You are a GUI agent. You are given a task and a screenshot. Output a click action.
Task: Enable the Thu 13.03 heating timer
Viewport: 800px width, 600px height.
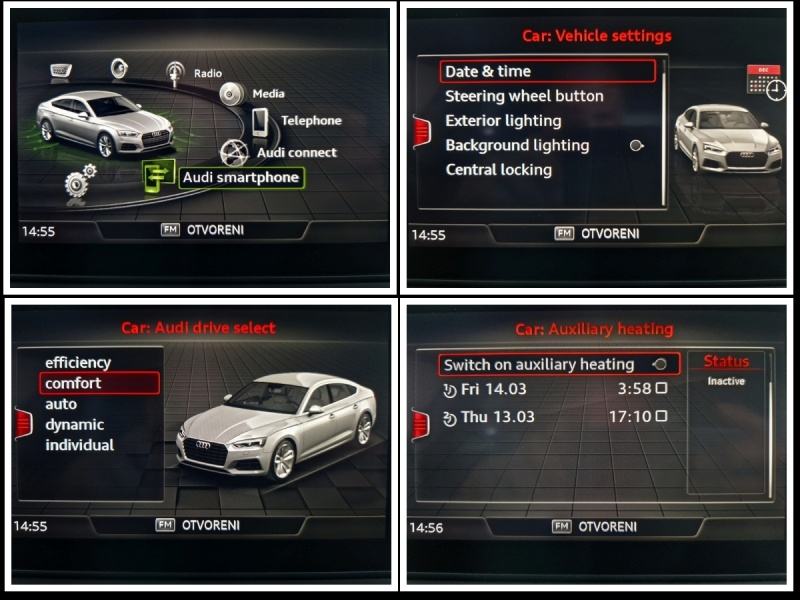(x=660, y=417)
